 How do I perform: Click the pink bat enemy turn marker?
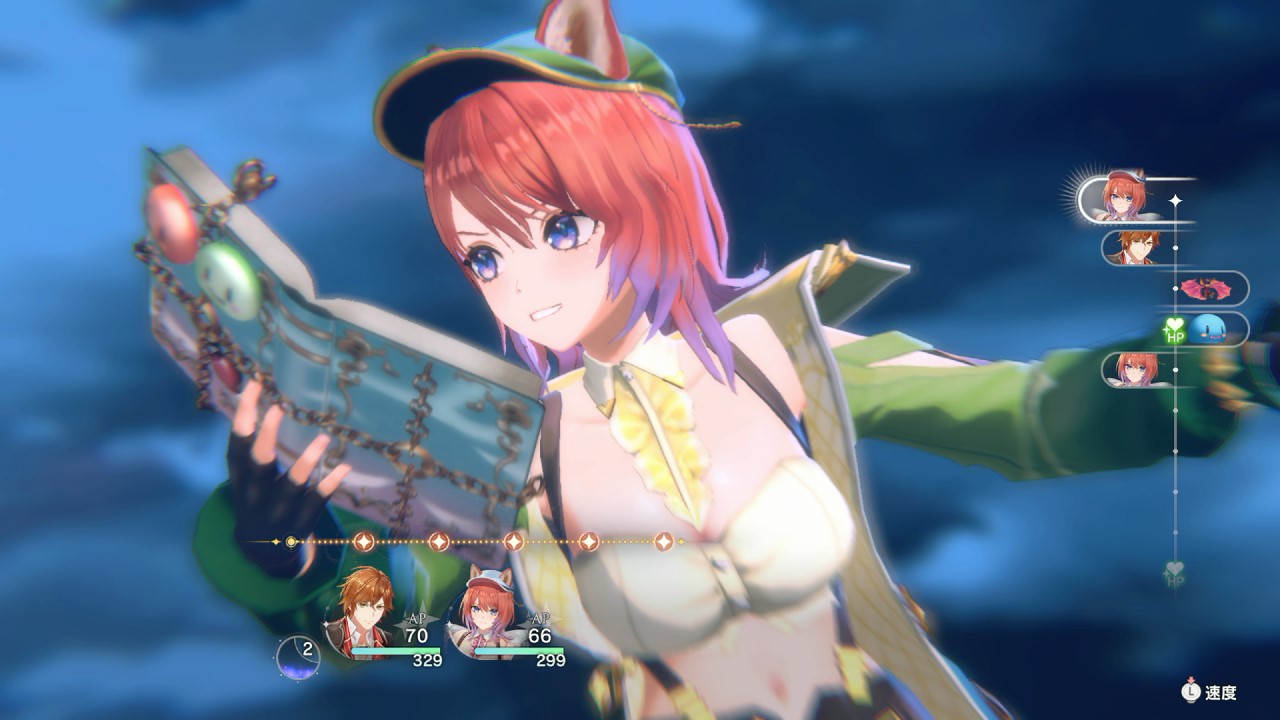1206,289
